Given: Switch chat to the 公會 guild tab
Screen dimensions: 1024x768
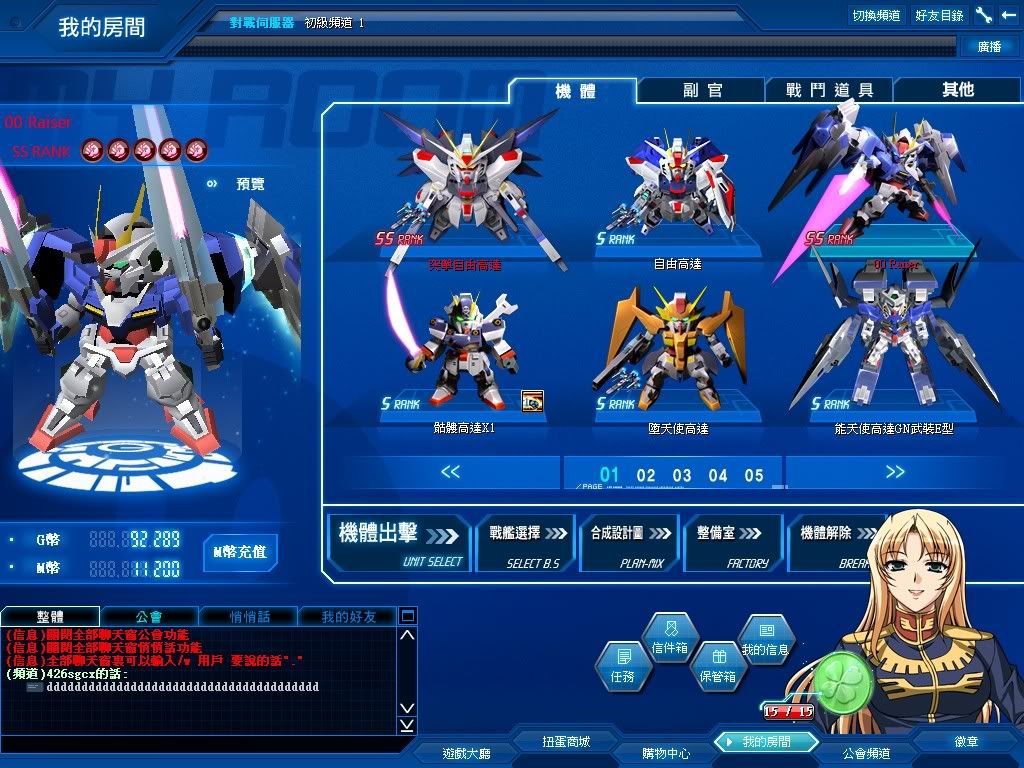Looking at the screenshot, I should (148, 617).
